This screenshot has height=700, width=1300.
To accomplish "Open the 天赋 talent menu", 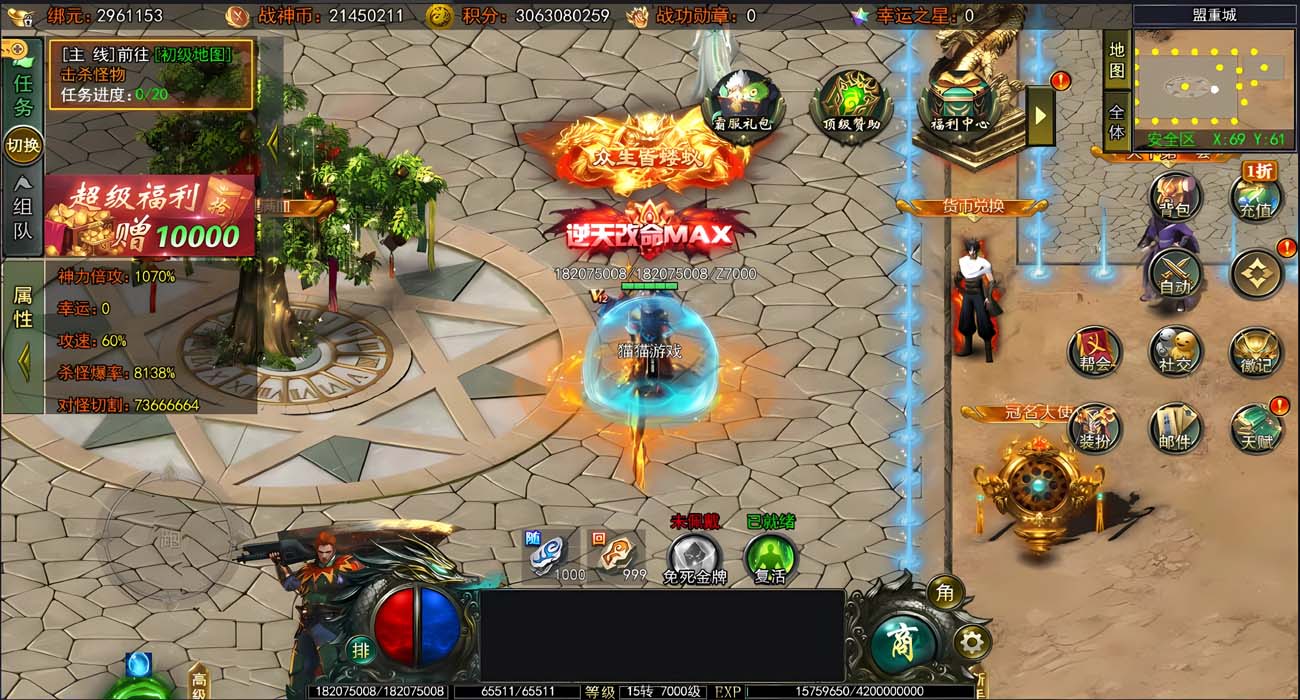I will tap(1255, 428).
